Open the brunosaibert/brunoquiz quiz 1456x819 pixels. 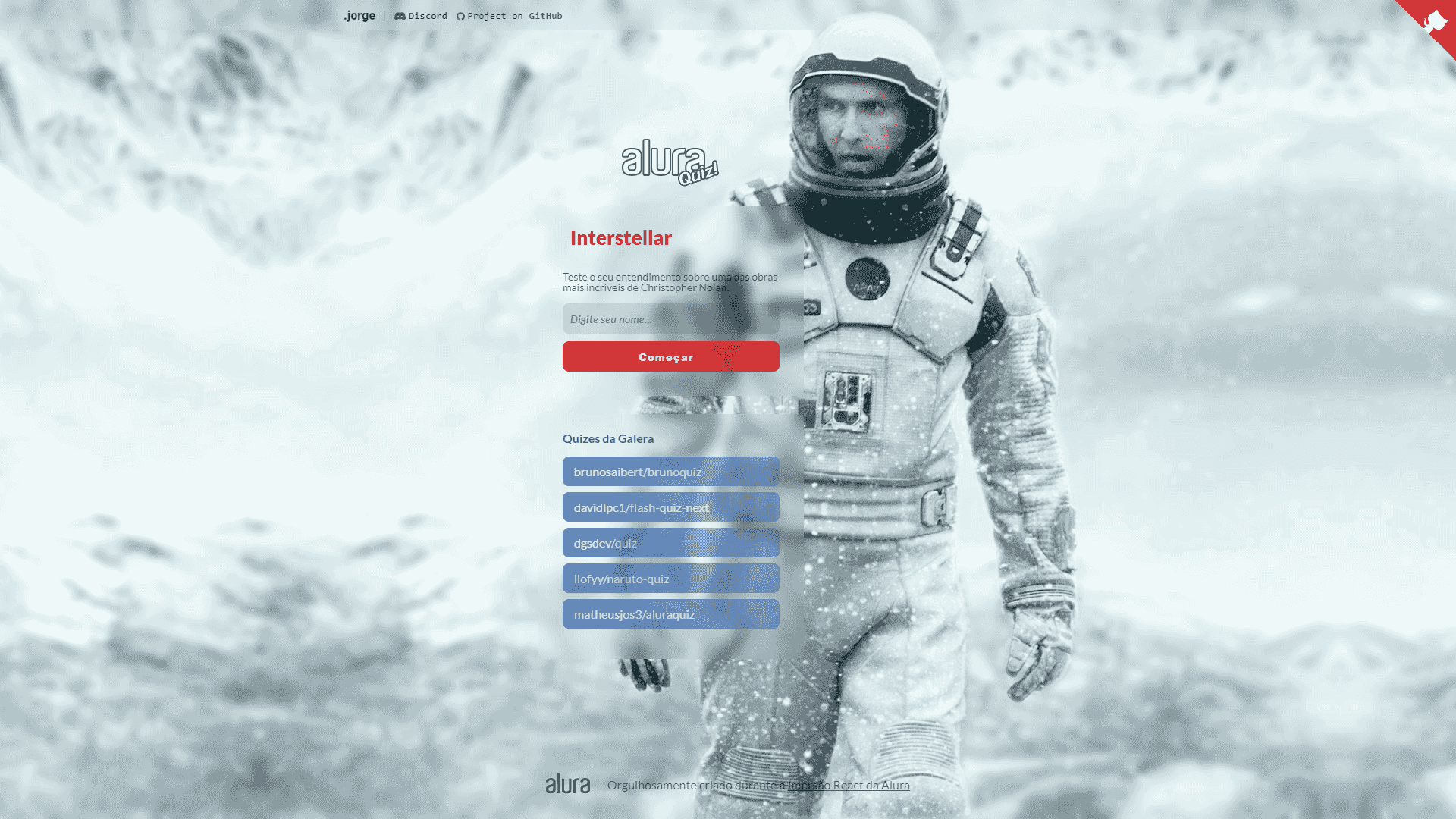coord(670,471)
